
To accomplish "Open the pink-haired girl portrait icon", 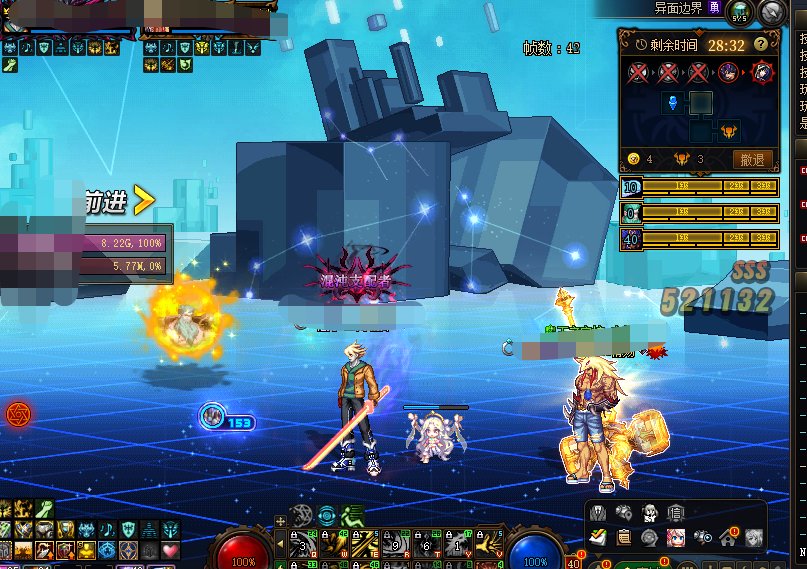I will tap(676, 538).
